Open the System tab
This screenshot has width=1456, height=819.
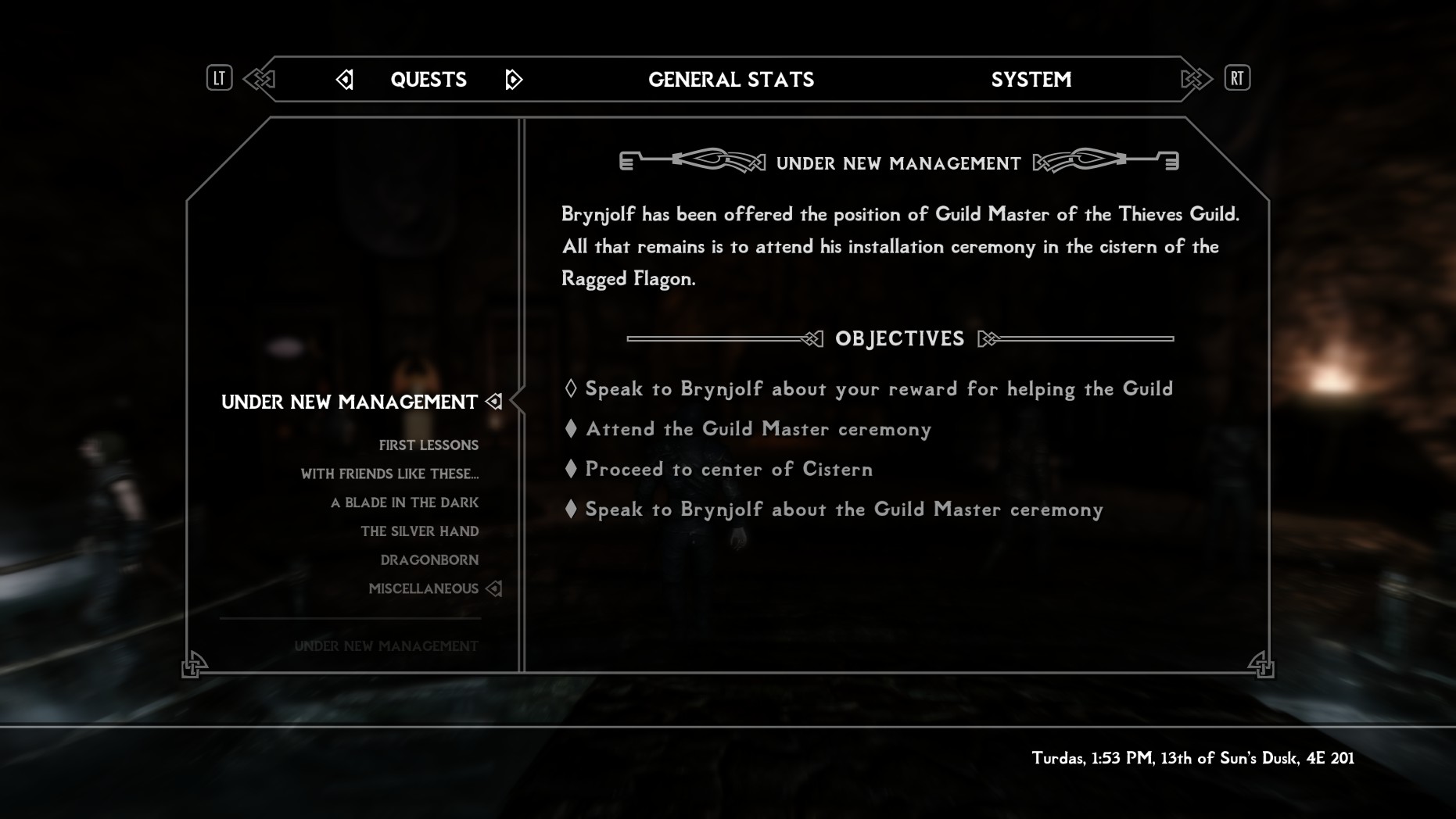1031,80
